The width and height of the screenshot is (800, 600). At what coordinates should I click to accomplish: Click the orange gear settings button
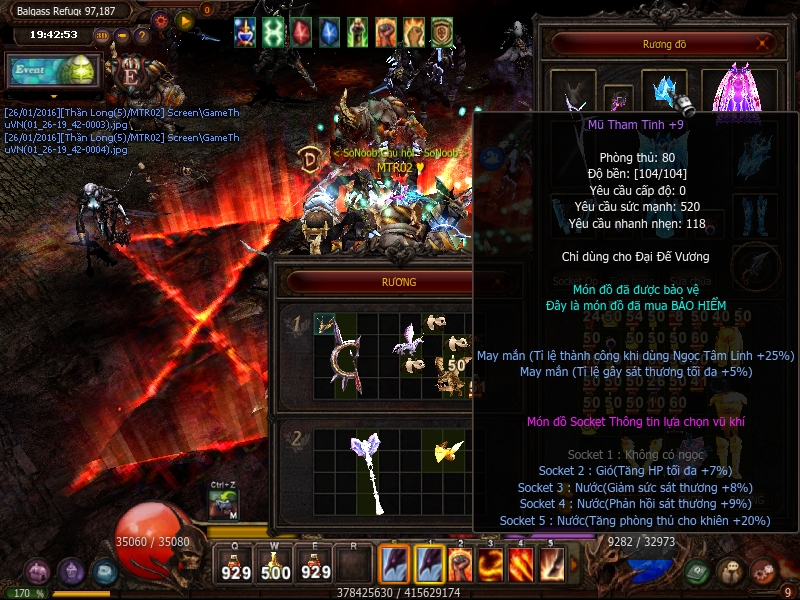coord(160,20)
